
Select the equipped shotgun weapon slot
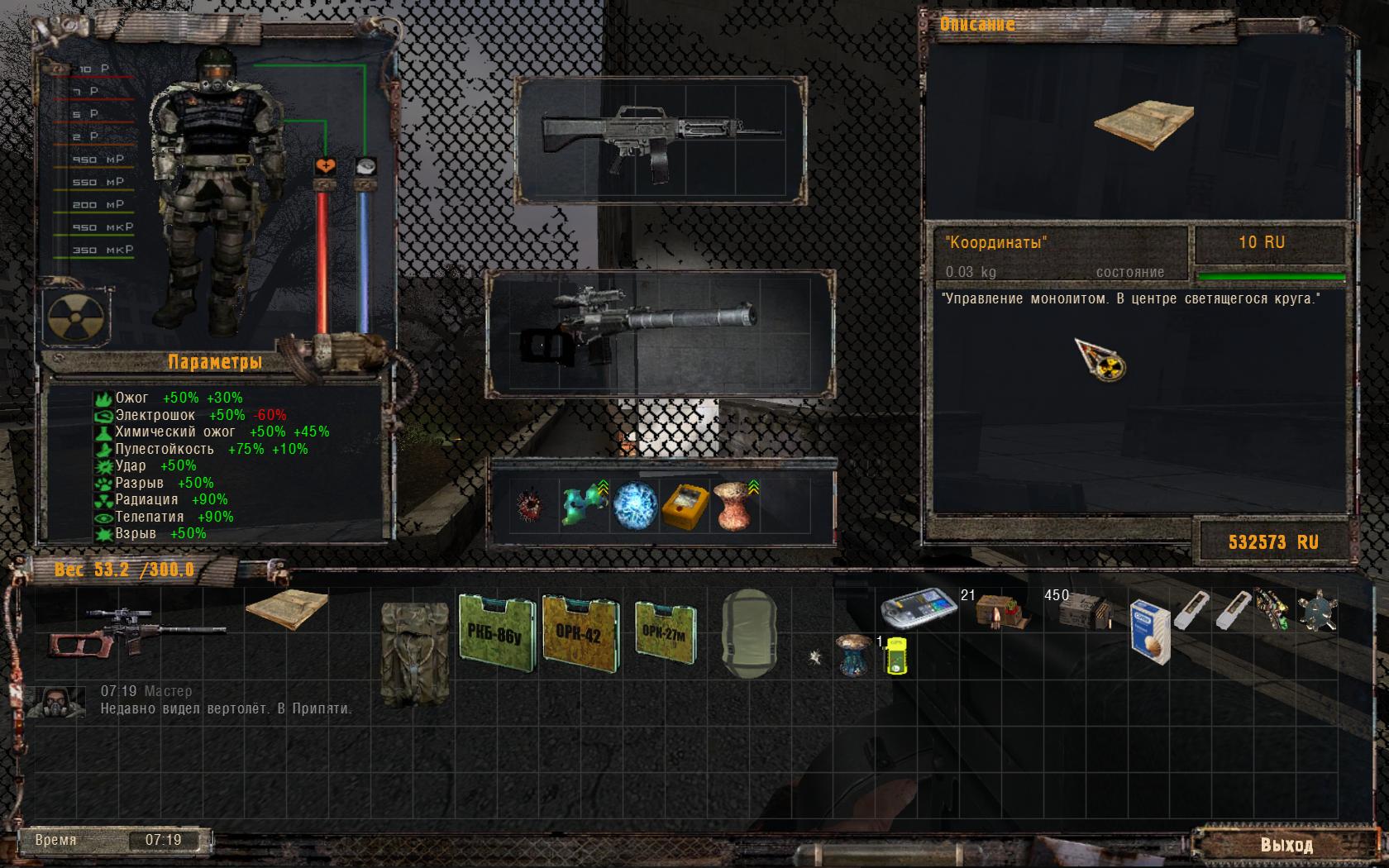point(660,139)
